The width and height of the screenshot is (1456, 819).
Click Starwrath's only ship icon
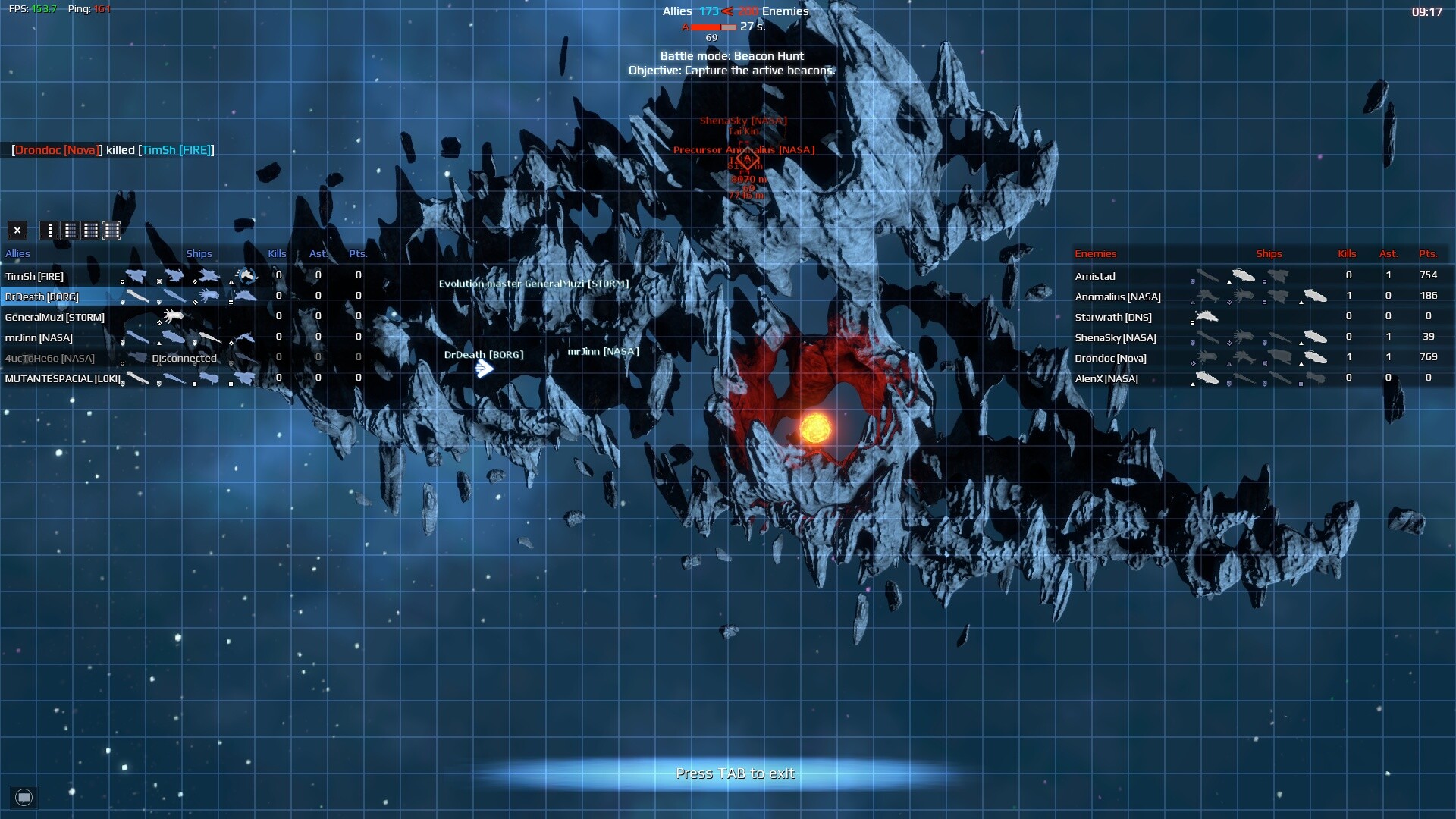click(x=1207, y=317)
